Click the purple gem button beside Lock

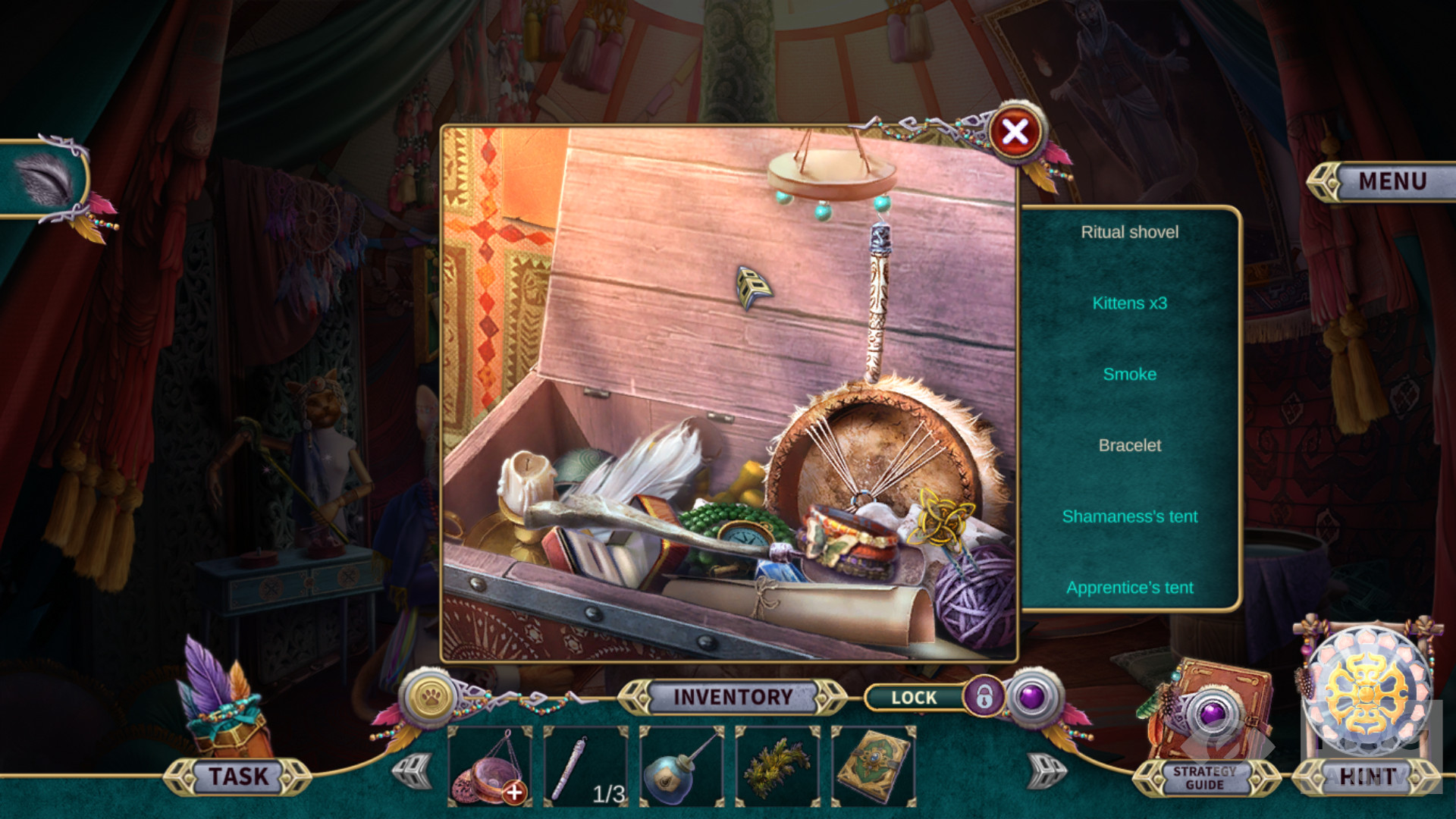(1032, 696)
